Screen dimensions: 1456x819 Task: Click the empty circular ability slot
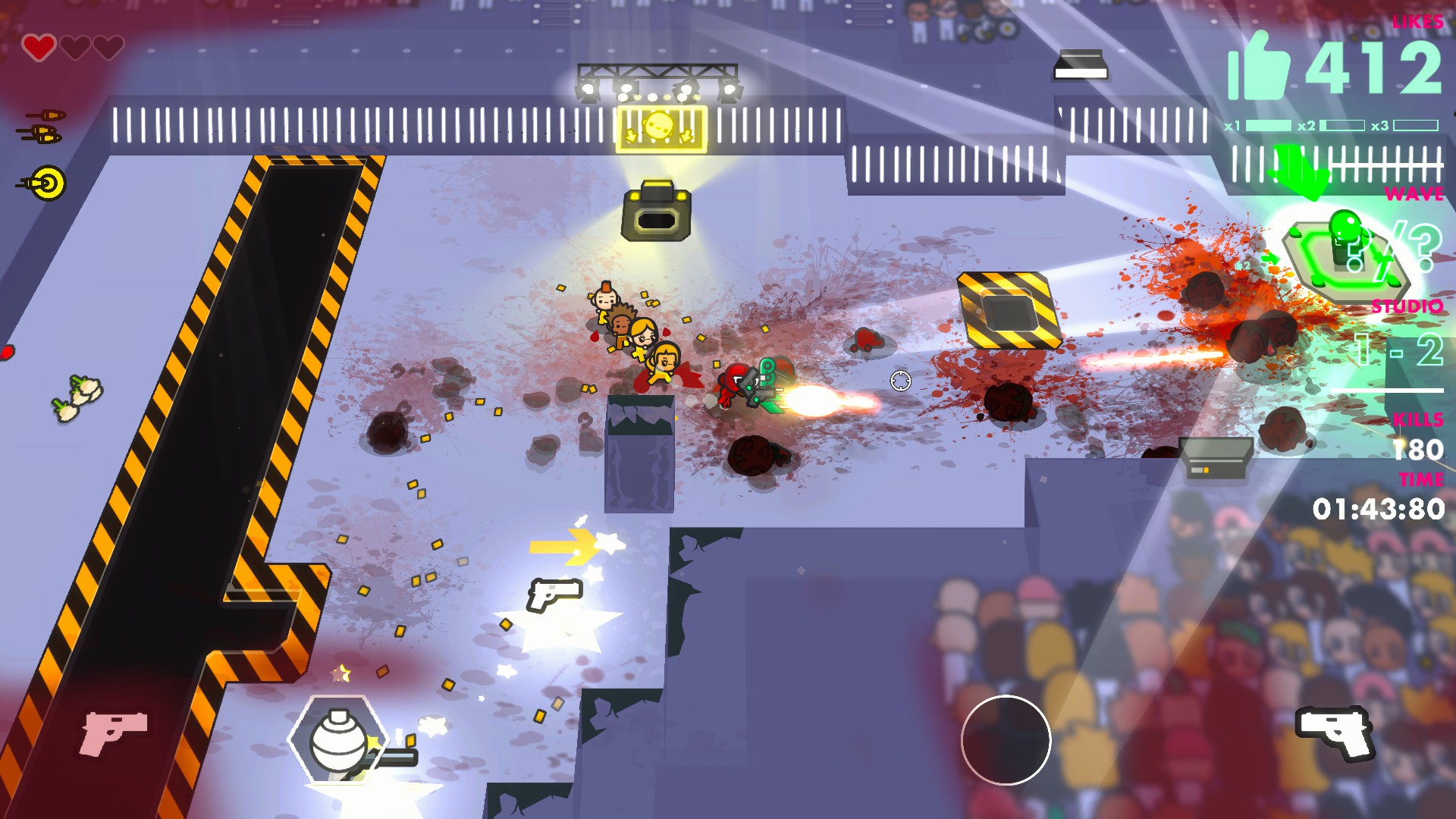click(1006, 740)
